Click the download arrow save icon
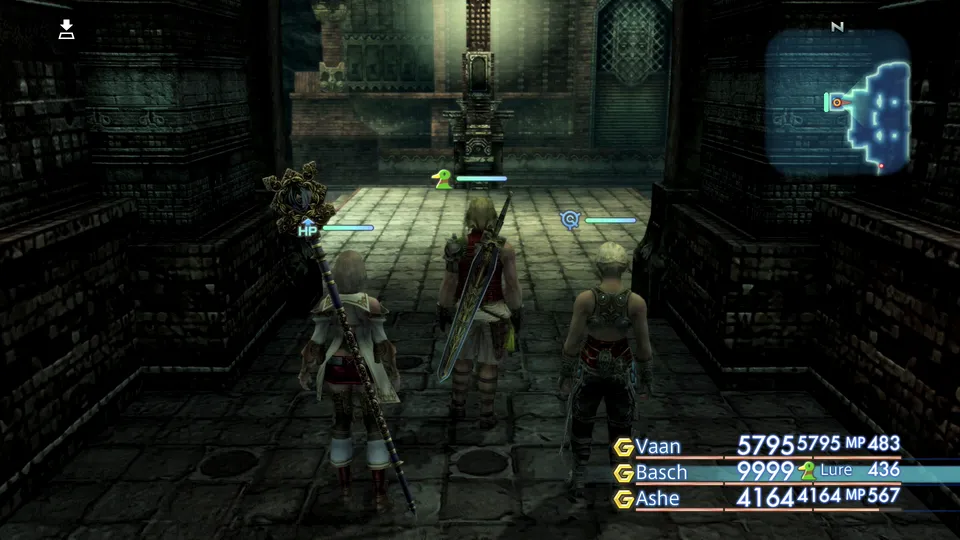960x540 pixels. (67, 29)
